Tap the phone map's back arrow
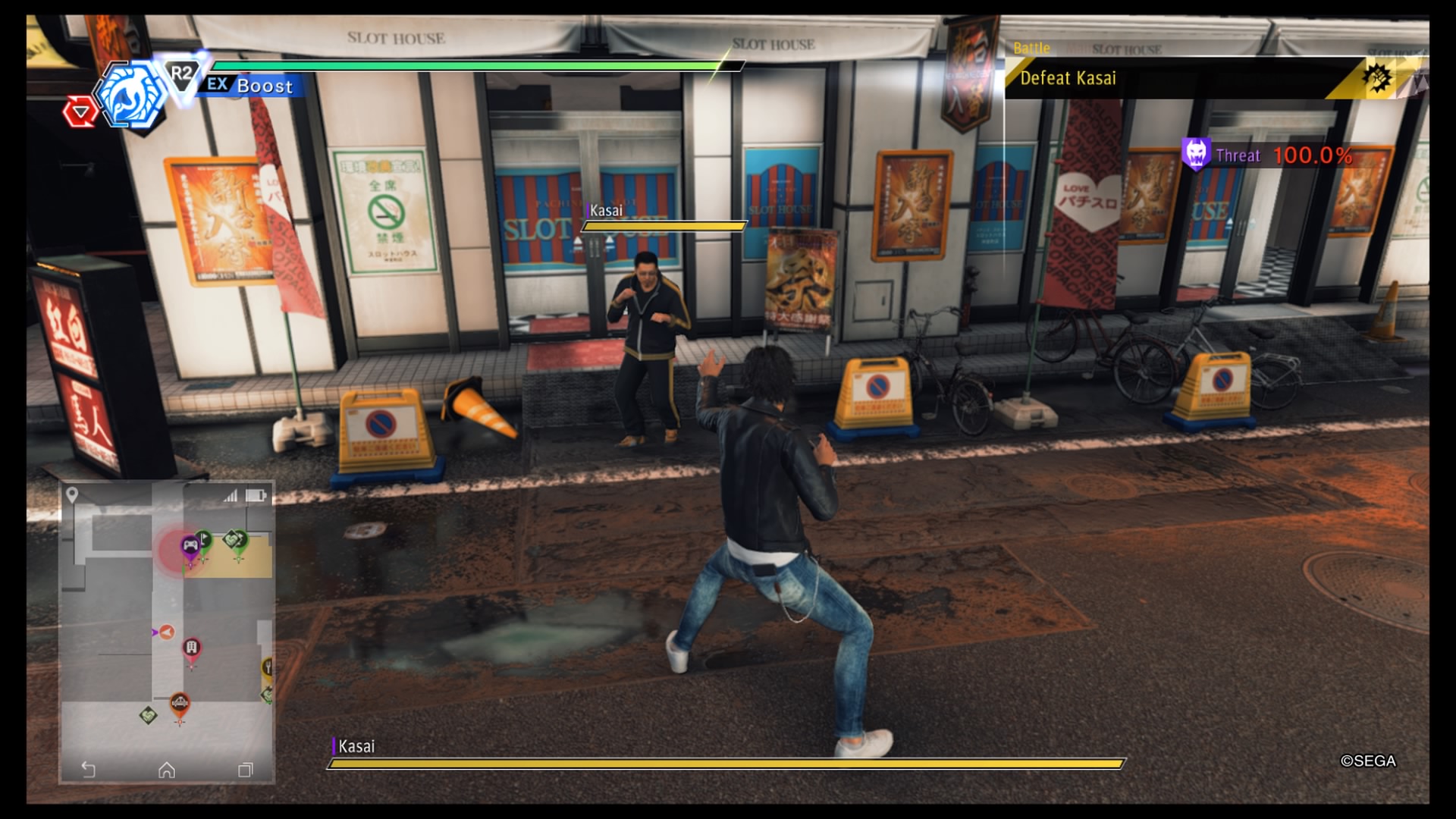The image size is (1456, 819). [89, 770]
